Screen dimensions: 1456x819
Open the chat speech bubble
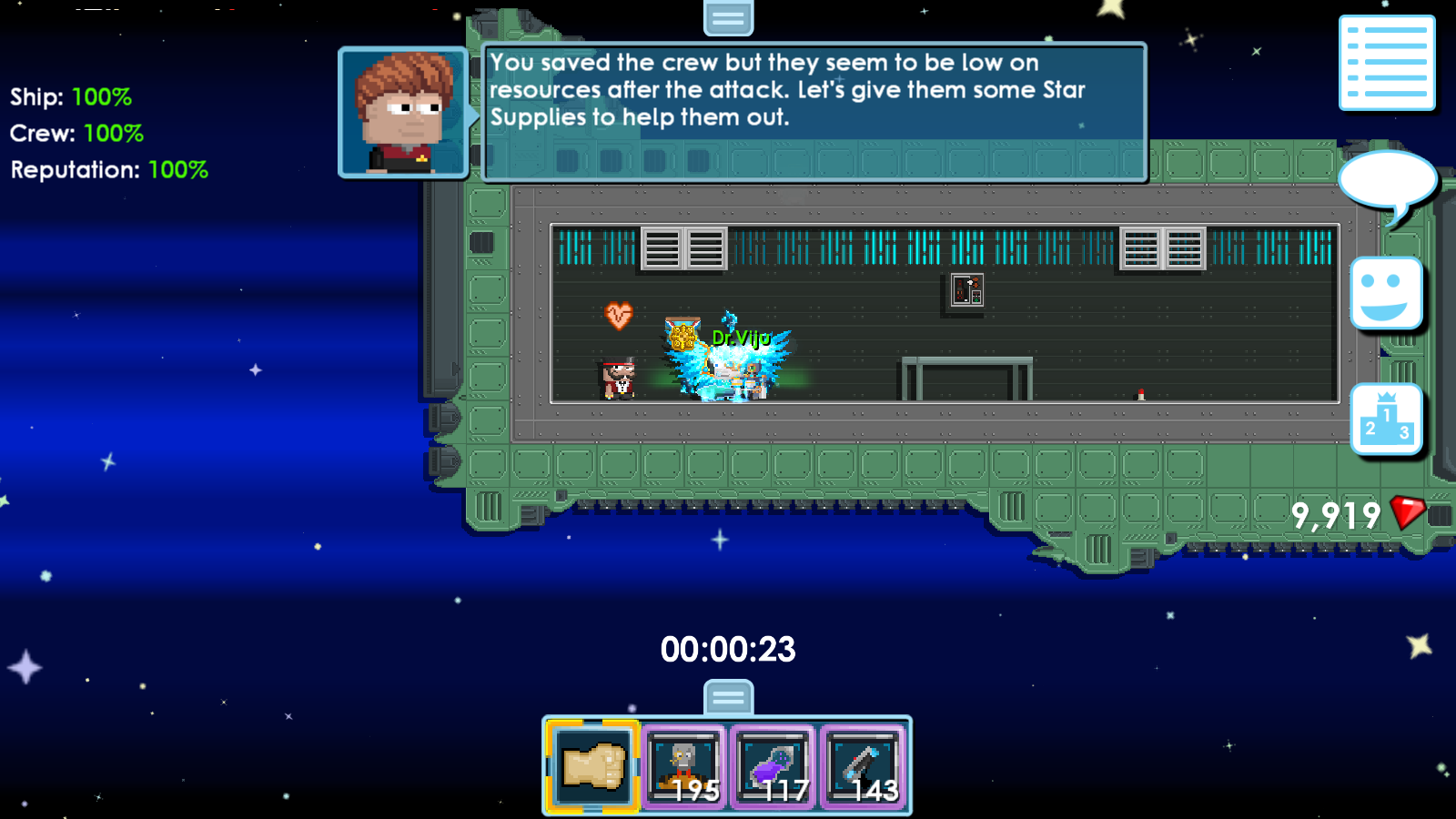(1387, 181)
